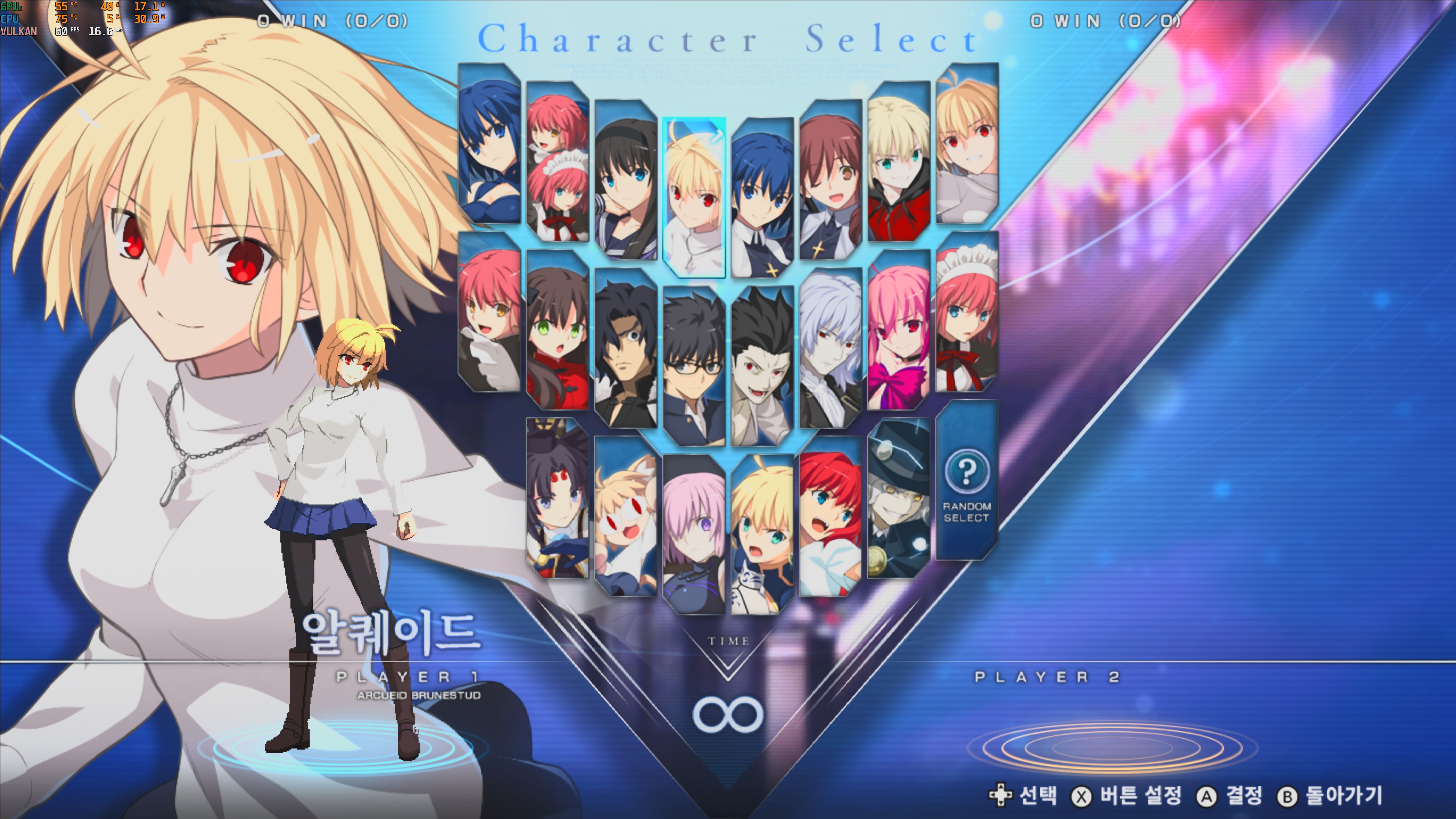The width and height of the screenshot is (1456, 819).
Task: Choose Neco-Arc cat character tile
Action: [626, 516]
